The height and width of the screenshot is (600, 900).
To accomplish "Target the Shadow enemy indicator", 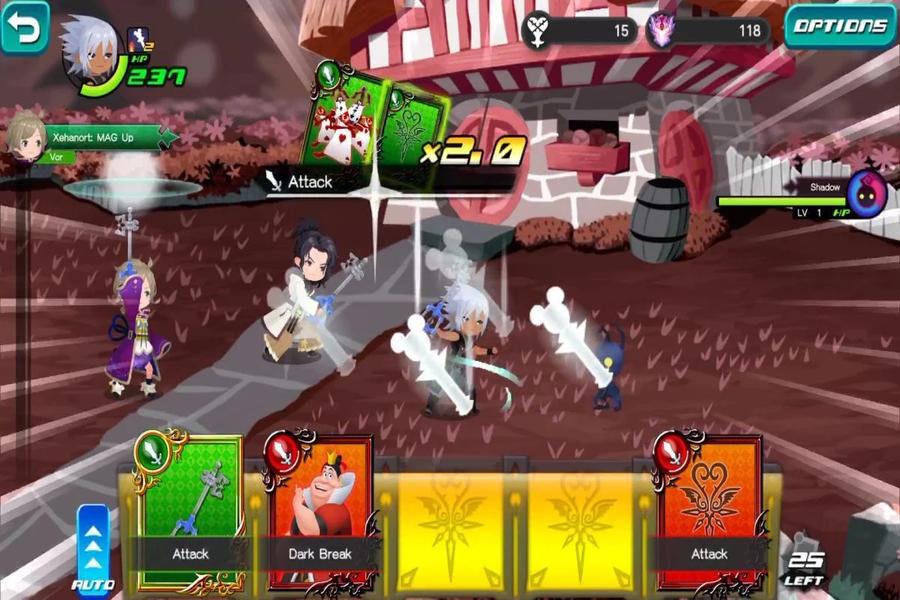I will pyautogui.click(x=866, y=195).
